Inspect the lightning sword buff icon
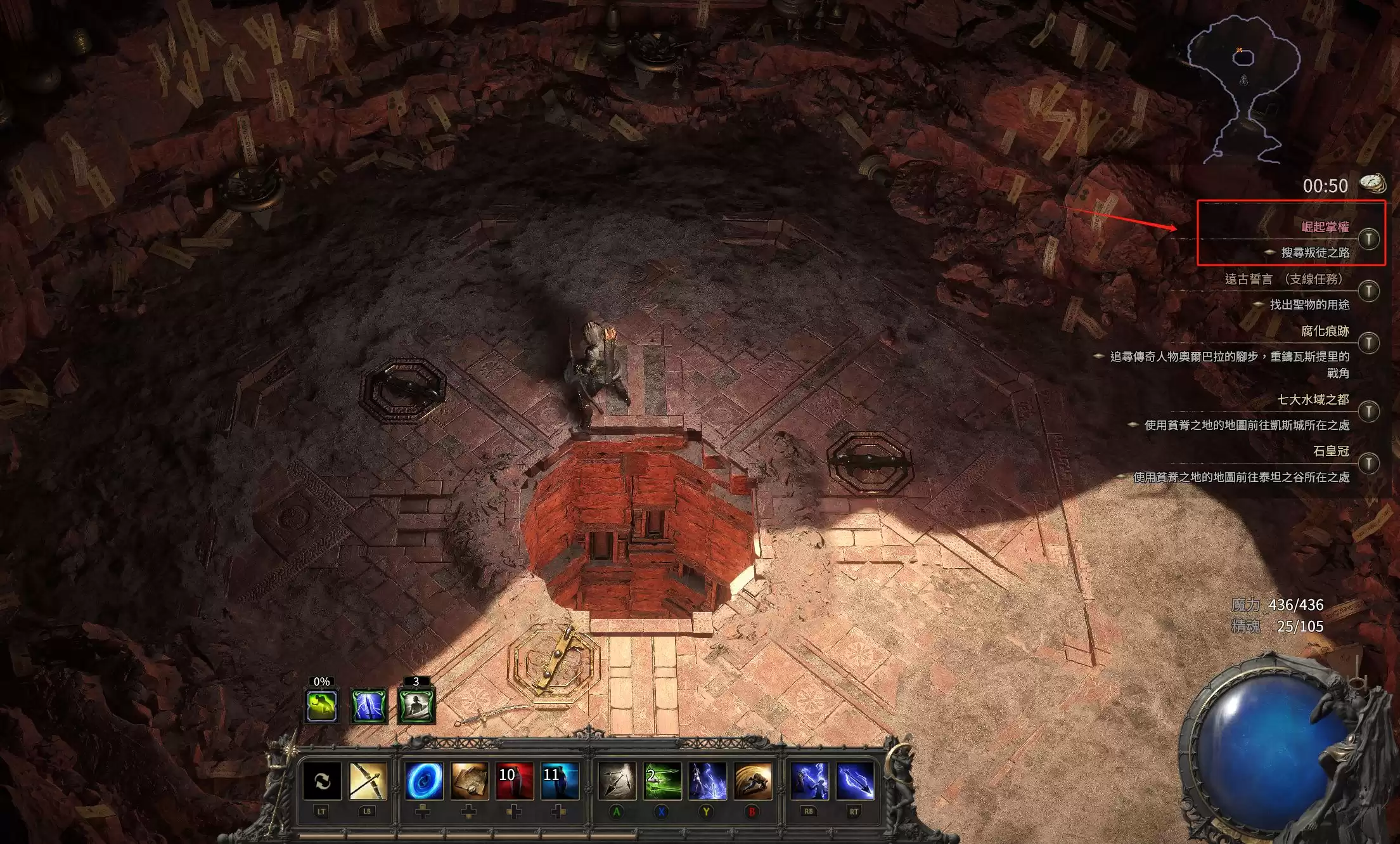This screenshot has width=1400, height=844. coord(369,706)
